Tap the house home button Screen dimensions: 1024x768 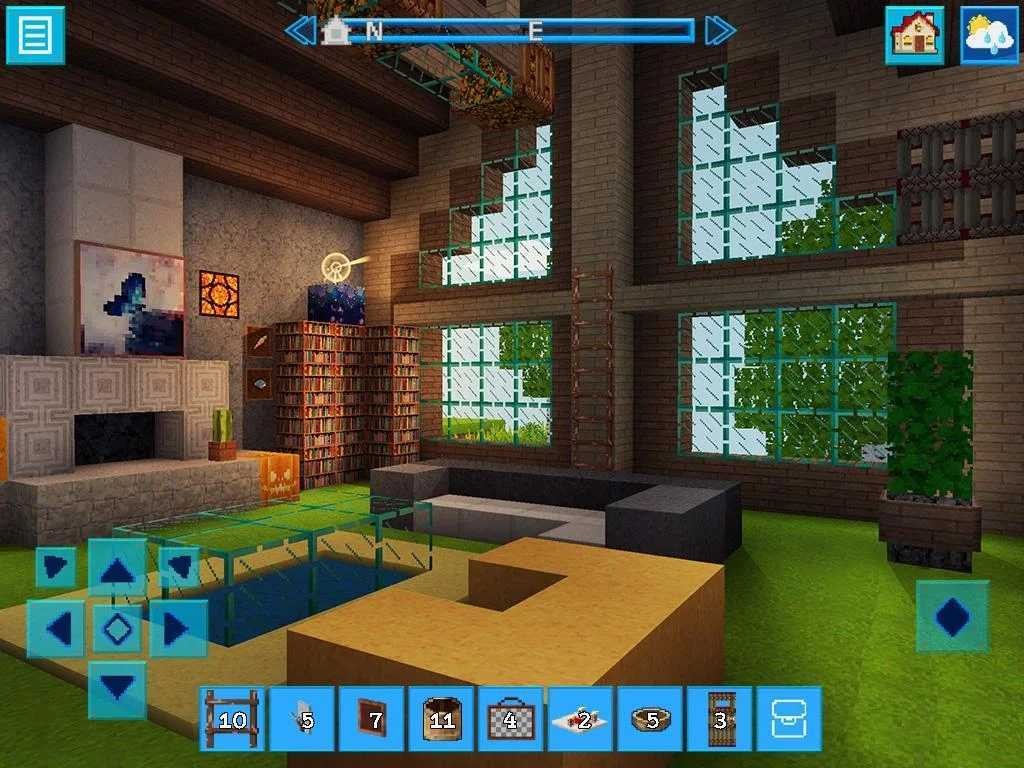[914, 35]
